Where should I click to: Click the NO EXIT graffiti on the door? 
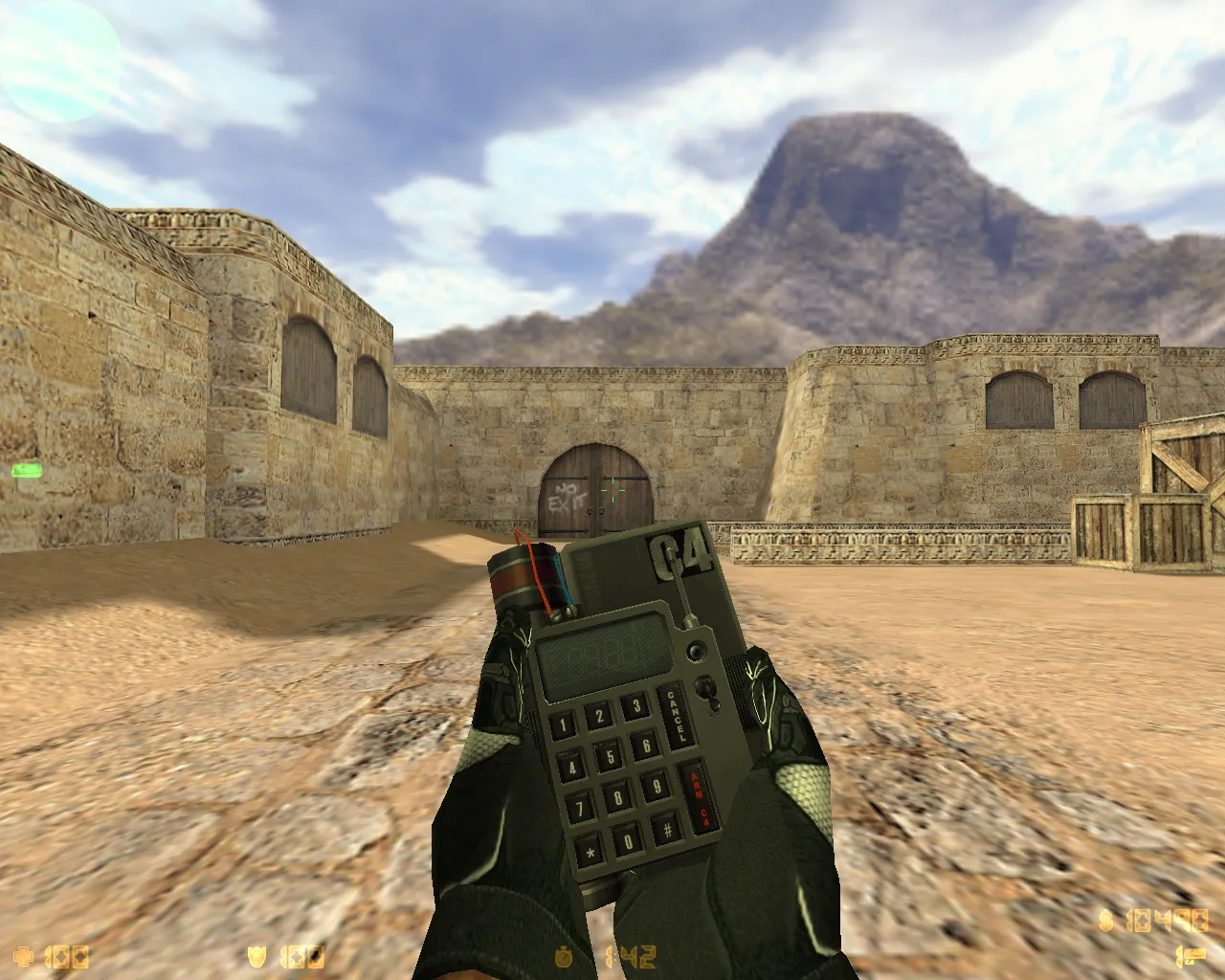tap(565, 496)
